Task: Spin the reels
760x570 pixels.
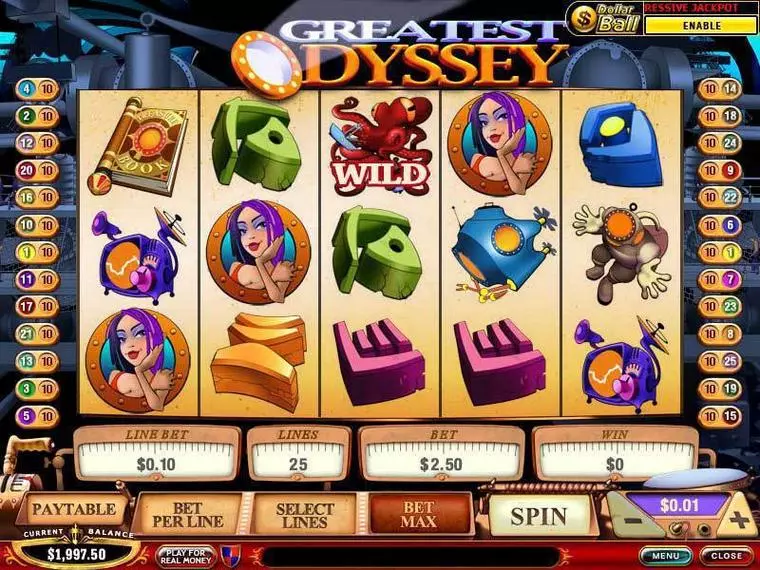Action: [x=539, y=516]
